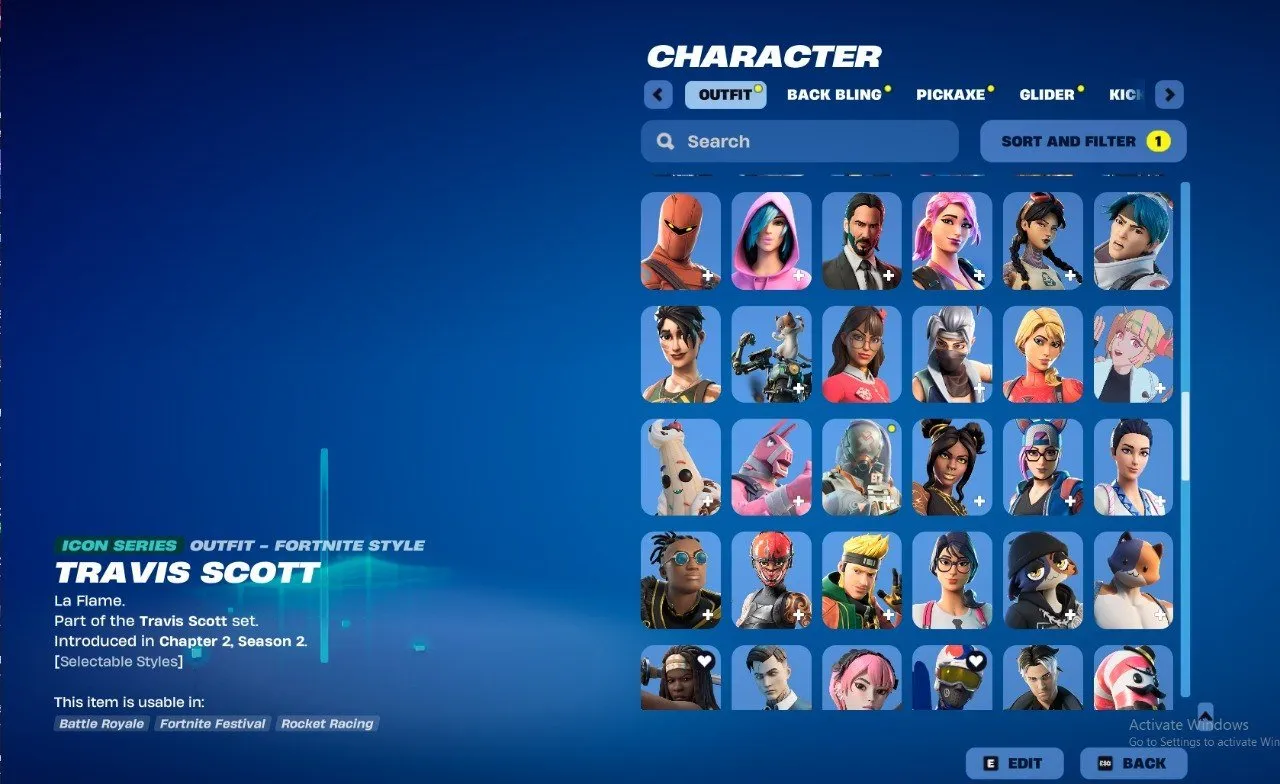Expand tab list with the right chevron arrow

click(x=1168, y=94)
